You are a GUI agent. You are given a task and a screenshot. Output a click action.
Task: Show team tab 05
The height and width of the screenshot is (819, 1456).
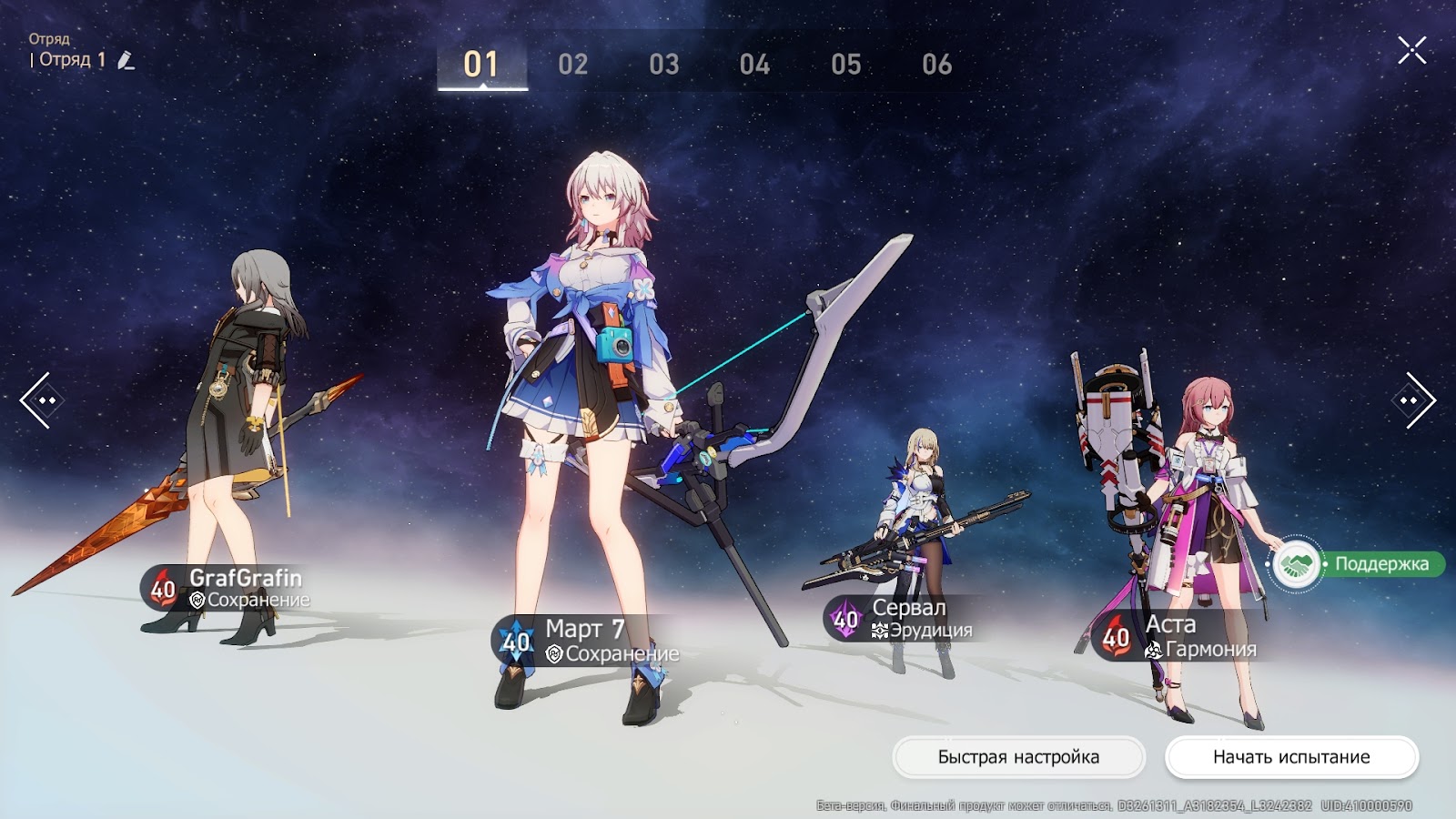[x=845, y=64]
